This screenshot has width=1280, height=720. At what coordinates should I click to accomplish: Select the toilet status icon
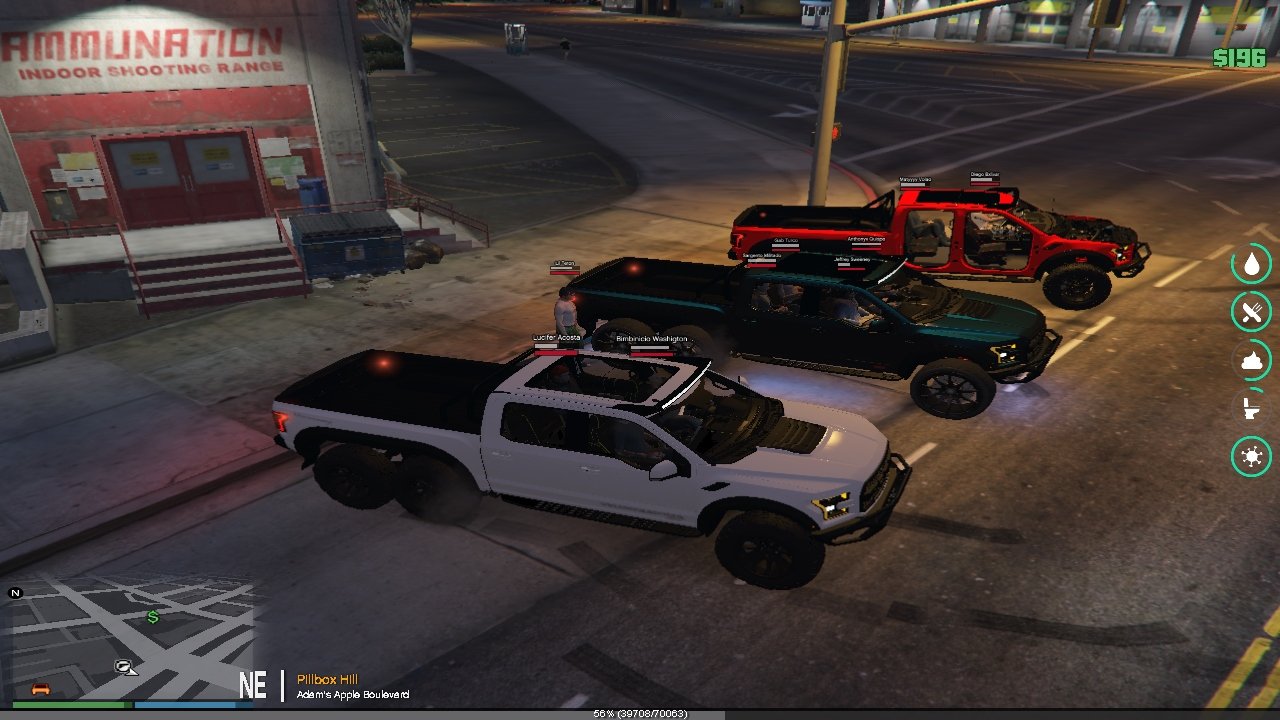click(1250, 408)
